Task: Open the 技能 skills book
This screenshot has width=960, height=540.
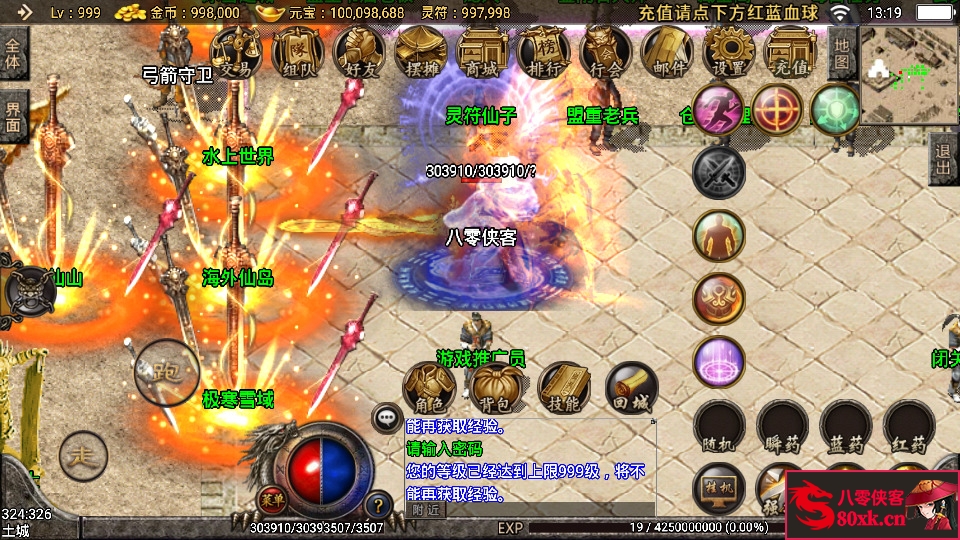Action: (x=564, y=388)
